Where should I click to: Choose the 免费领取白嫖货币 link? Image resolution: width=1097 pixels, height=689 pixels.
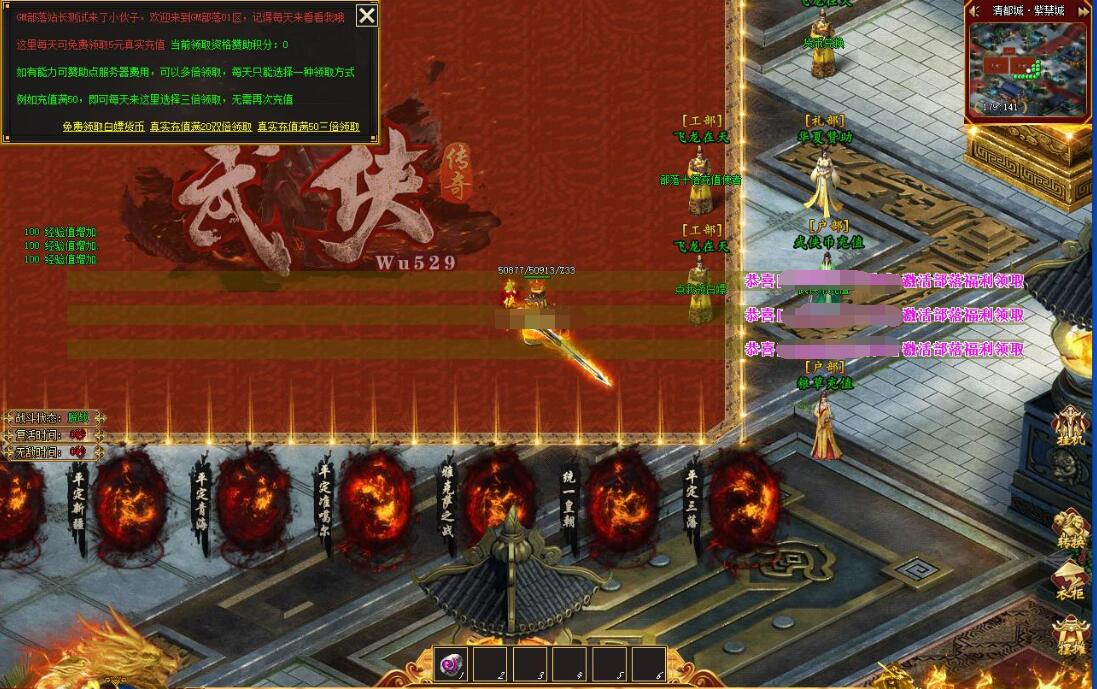tap(103, 127)
